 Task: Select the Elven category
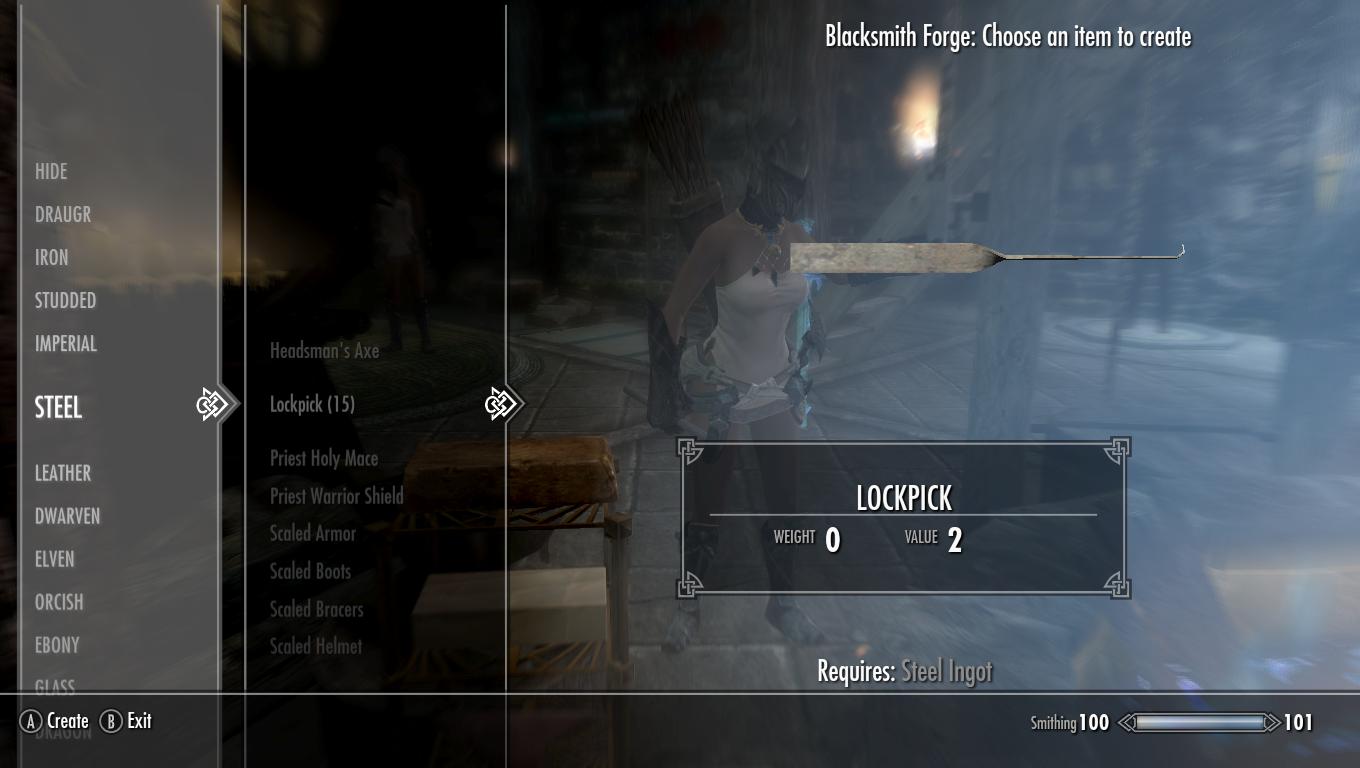[55, 559]
